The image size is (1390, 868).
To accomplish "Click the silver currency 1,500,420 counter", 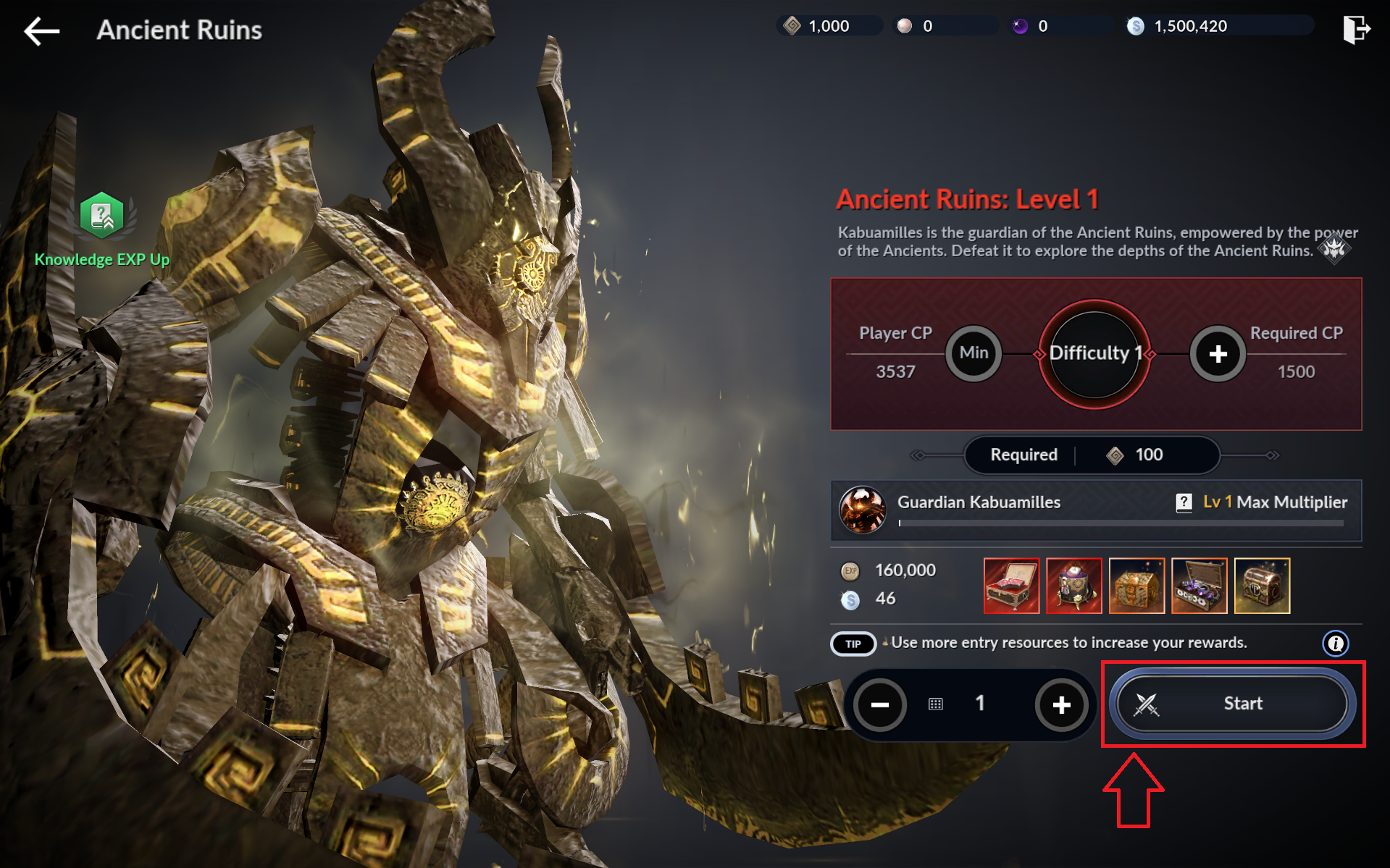I will [1190, 26].
